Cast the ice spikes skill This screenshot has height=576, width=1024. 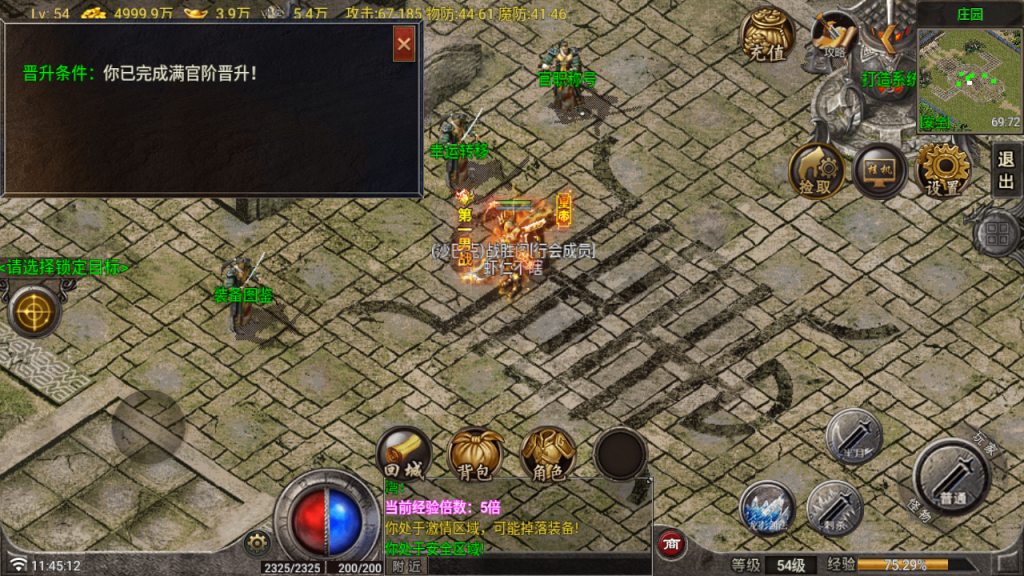(768, 507)
